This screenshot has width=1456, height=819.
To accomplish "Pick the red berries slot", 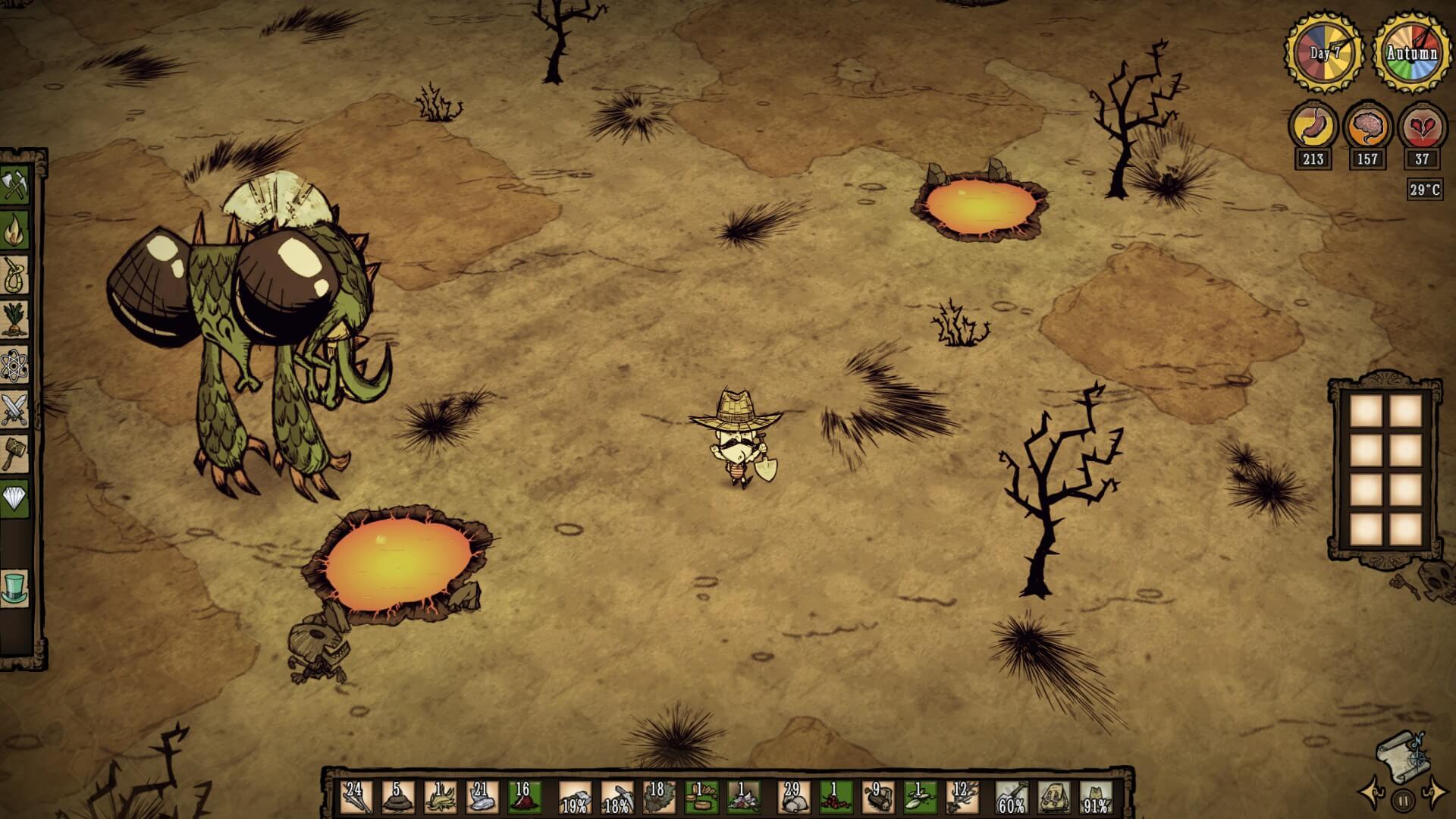I will (x=835, y=798).
